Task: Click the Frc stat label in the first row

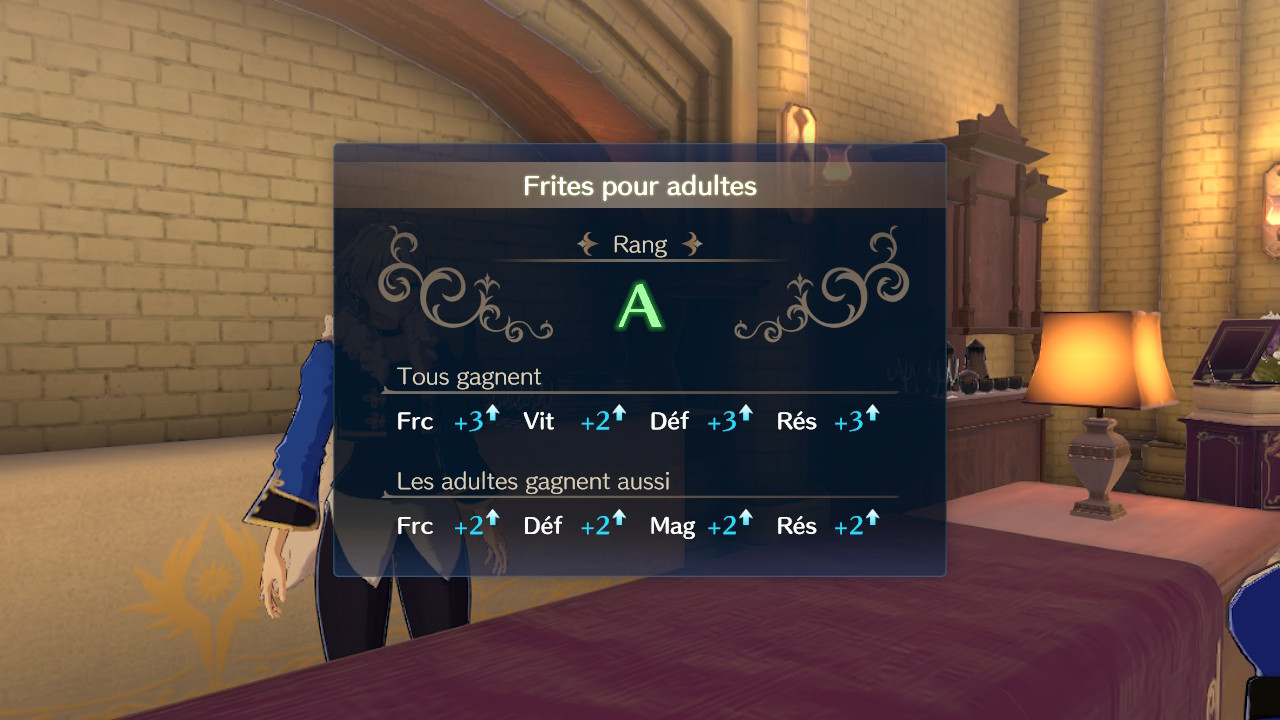Action: [415, 422]
